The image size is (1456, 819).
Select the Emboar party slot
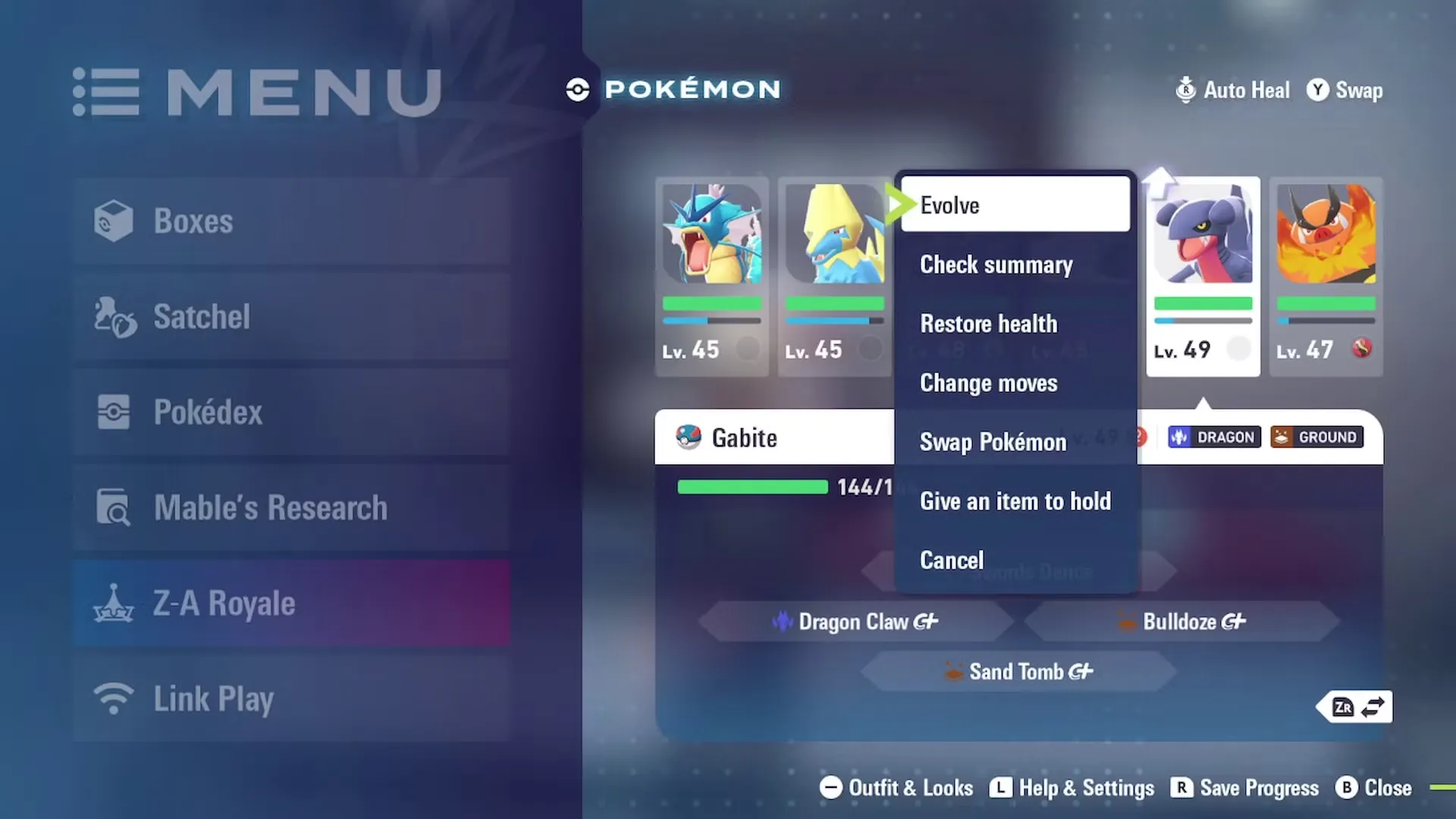point(1326,276)
